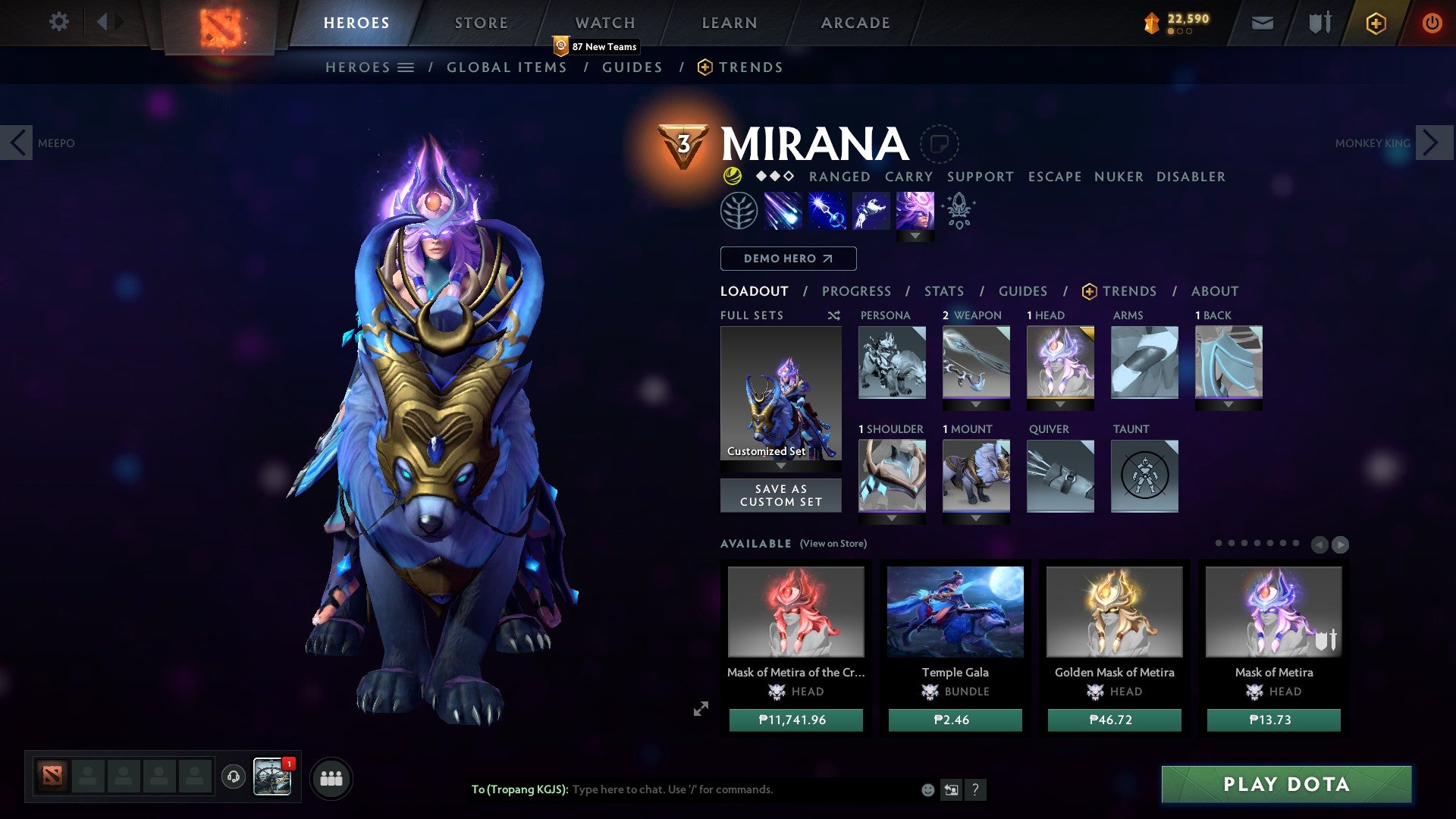The image size is (1456, 819).
Task: Click the DEMO HERO button
Action: (x=787, y=259)
